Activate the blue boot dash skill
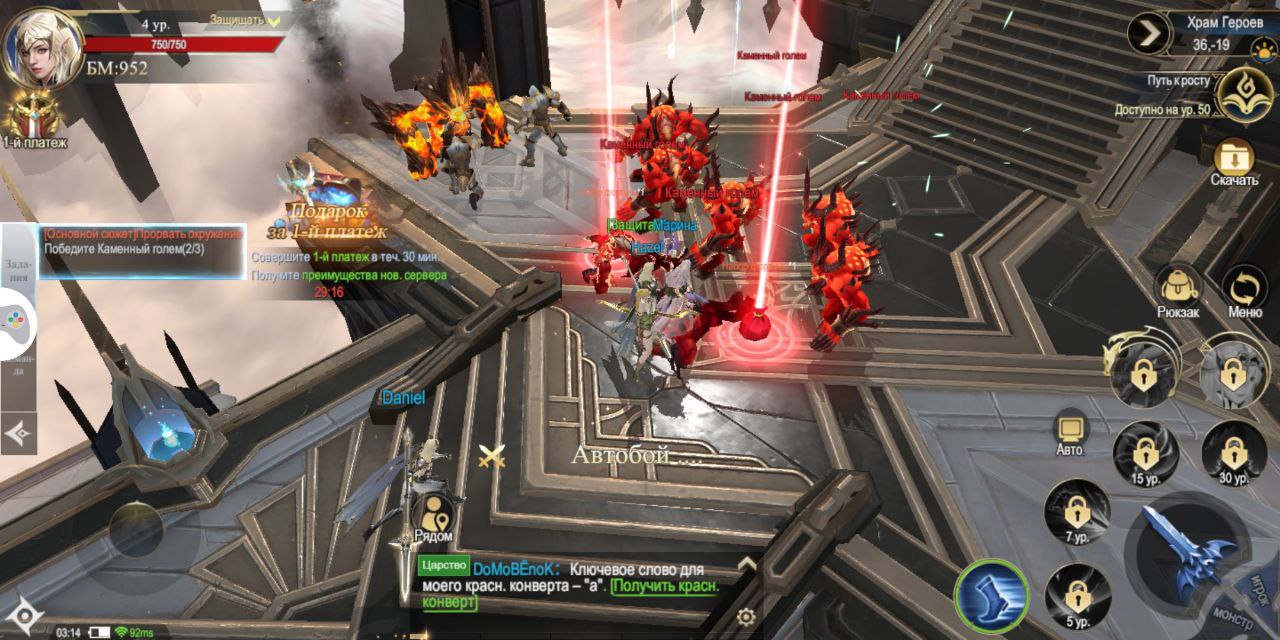This screenshot has height=640, width=1280. click(991, 596)
